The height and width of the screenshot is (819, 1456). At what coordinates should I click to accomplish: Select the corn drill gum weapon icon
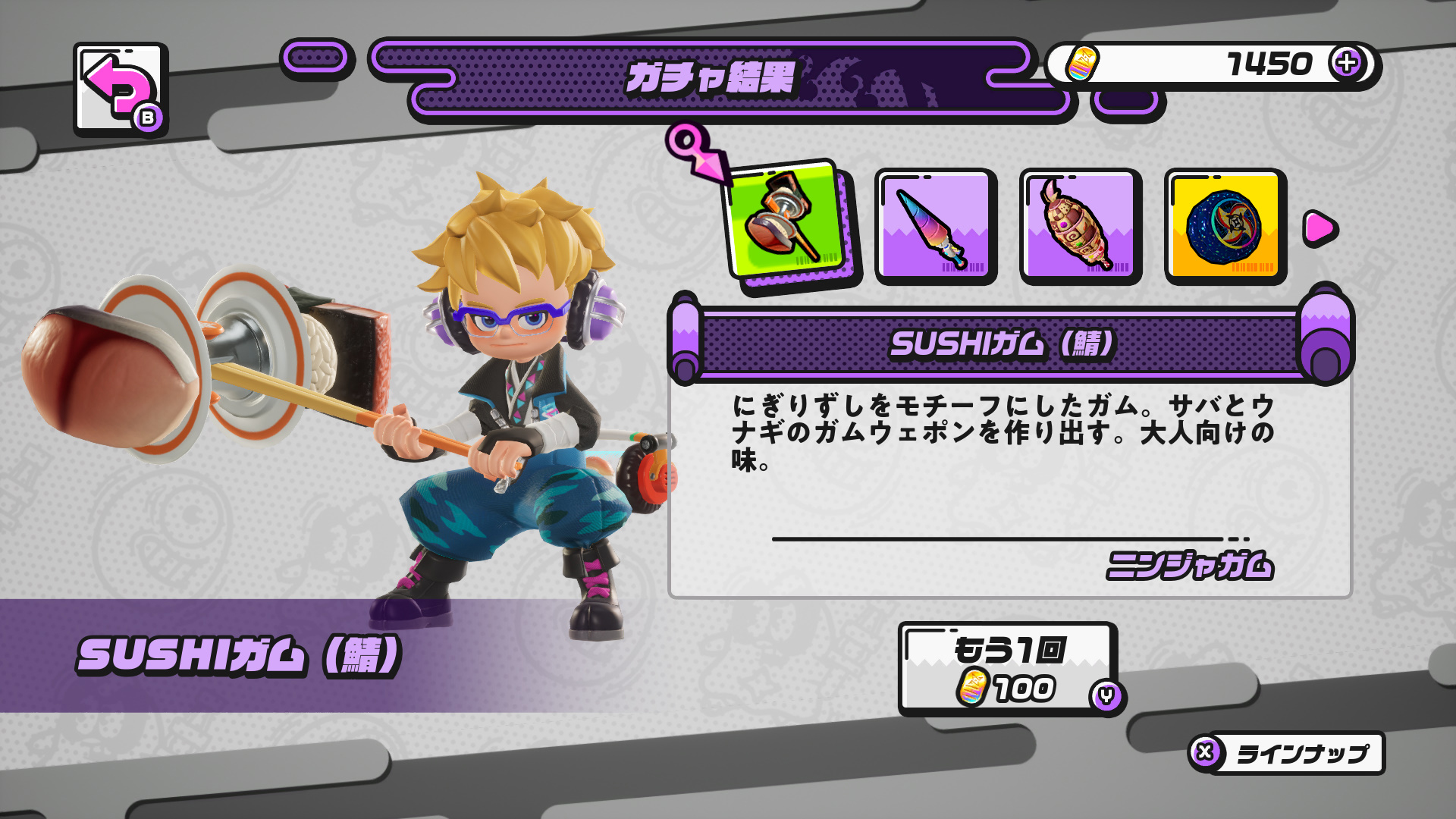click(1081, 224)
